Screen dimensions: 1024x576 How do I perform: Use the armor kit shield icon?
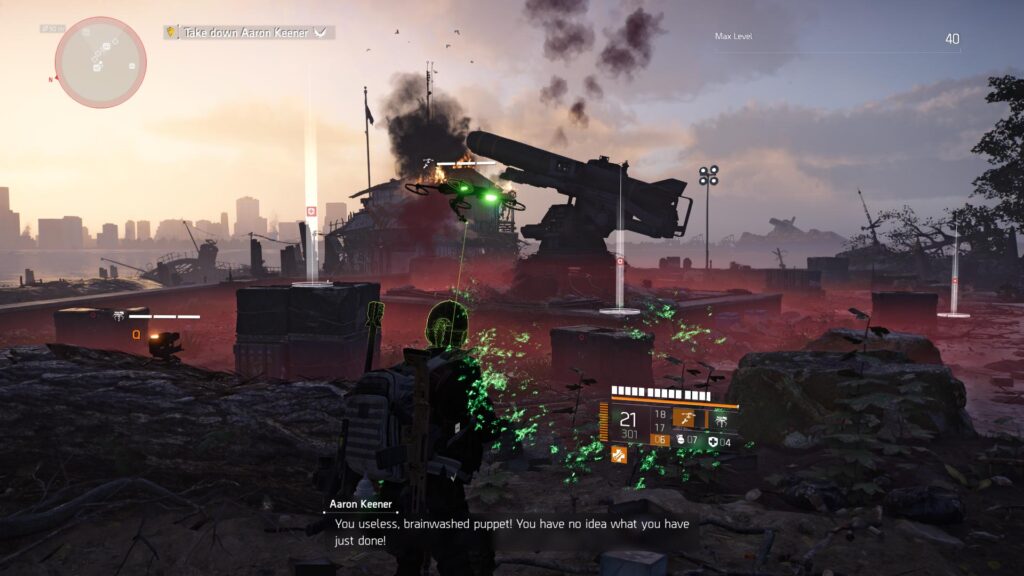(712, 441)
